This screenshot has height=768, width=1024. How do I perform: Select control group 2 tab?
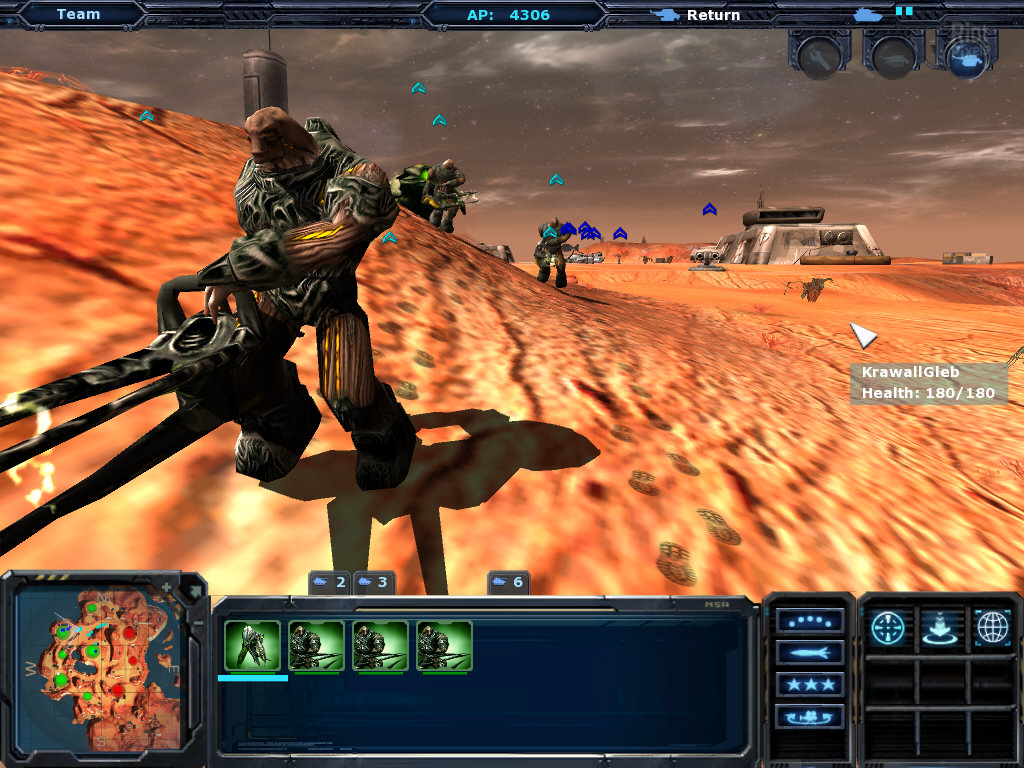pyautogui.click(x=329, y=582)
